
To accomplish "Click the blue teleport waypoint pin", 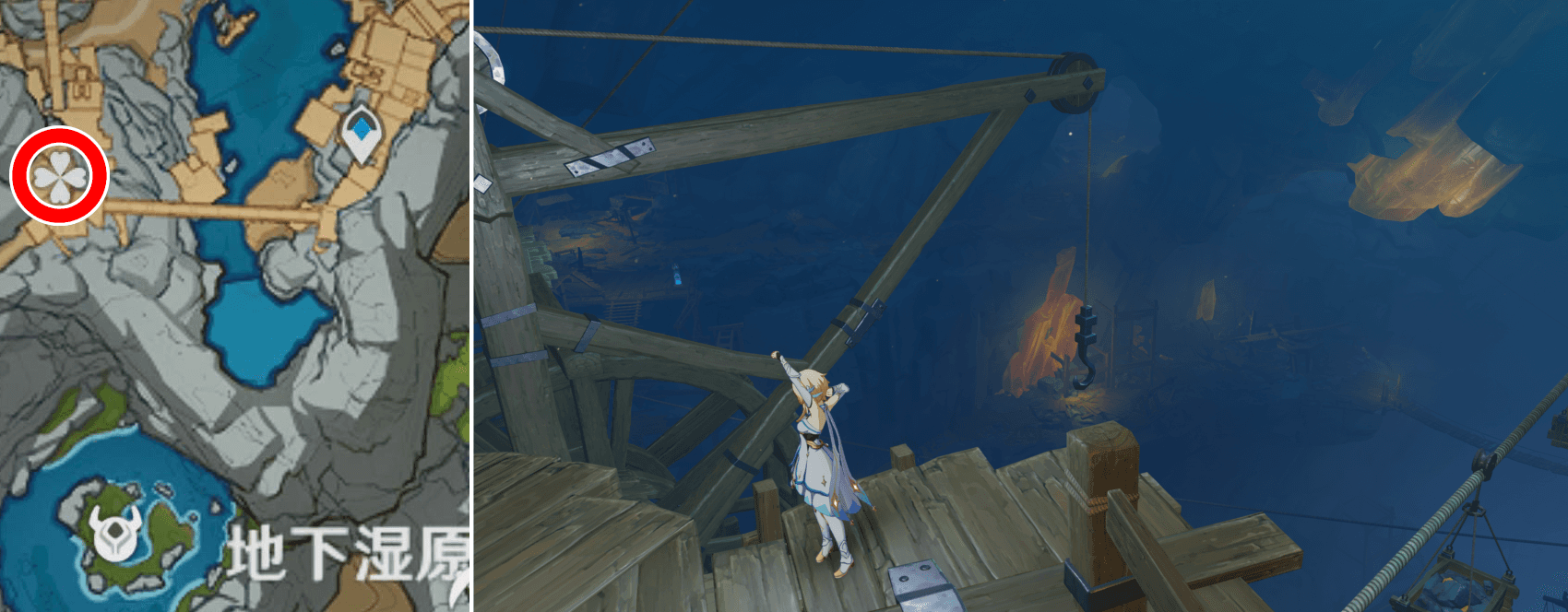I will pyautogui.click(x=363, y=133).
